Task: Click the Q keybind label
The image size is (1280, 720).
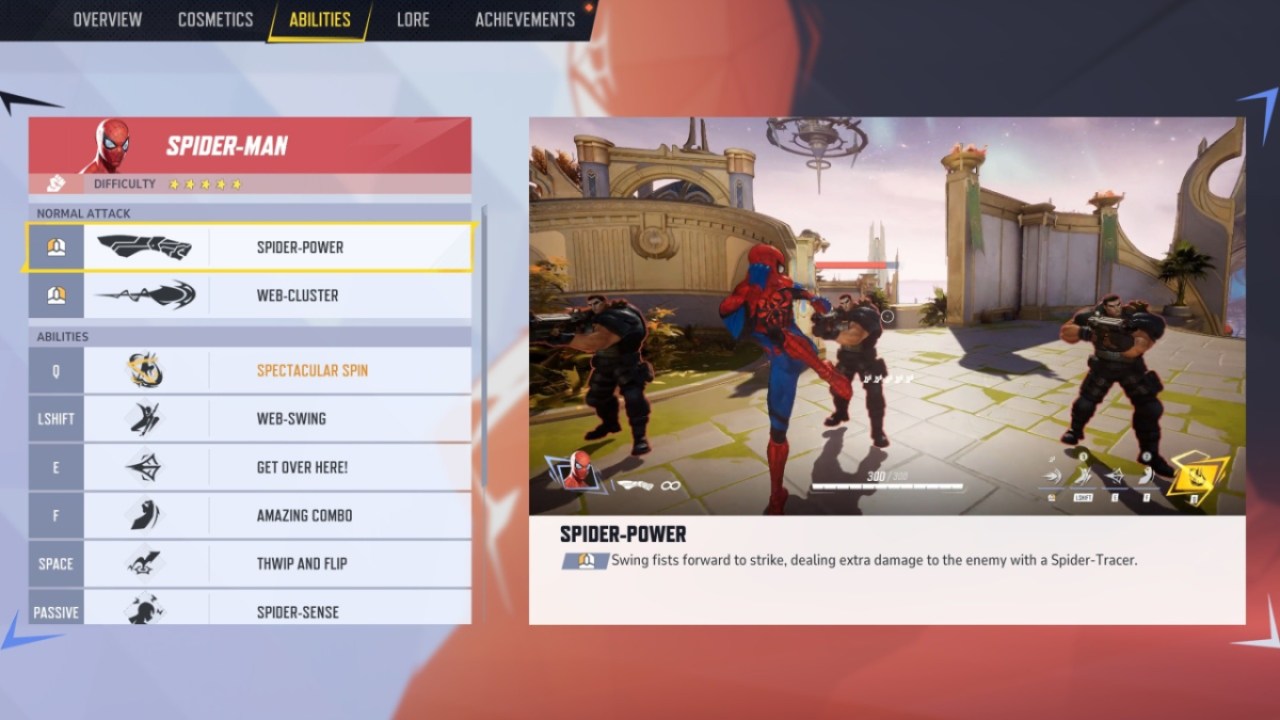Action: 55,370
